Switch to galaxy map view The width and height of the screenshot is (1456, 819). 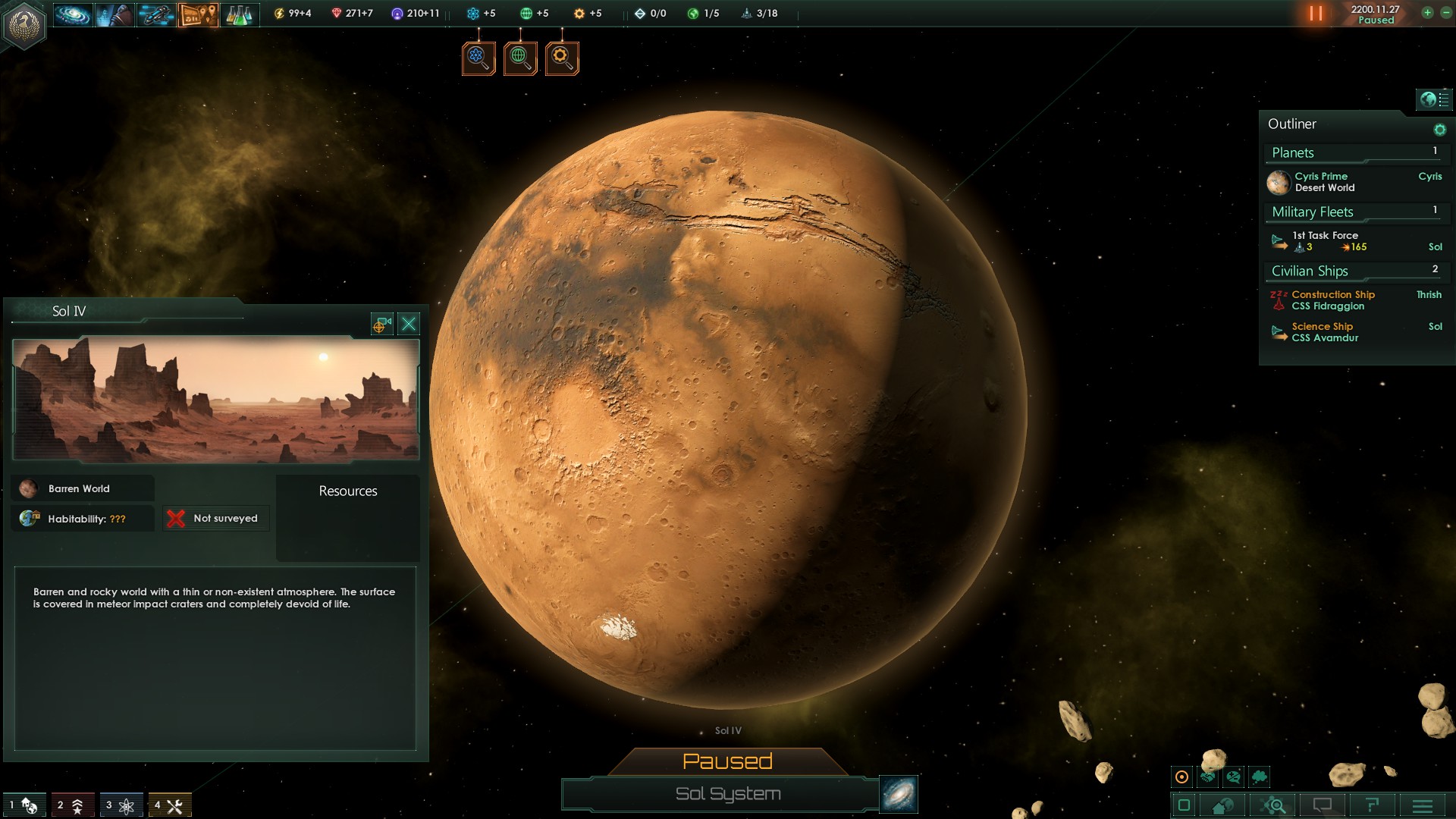tap(899, 794)
